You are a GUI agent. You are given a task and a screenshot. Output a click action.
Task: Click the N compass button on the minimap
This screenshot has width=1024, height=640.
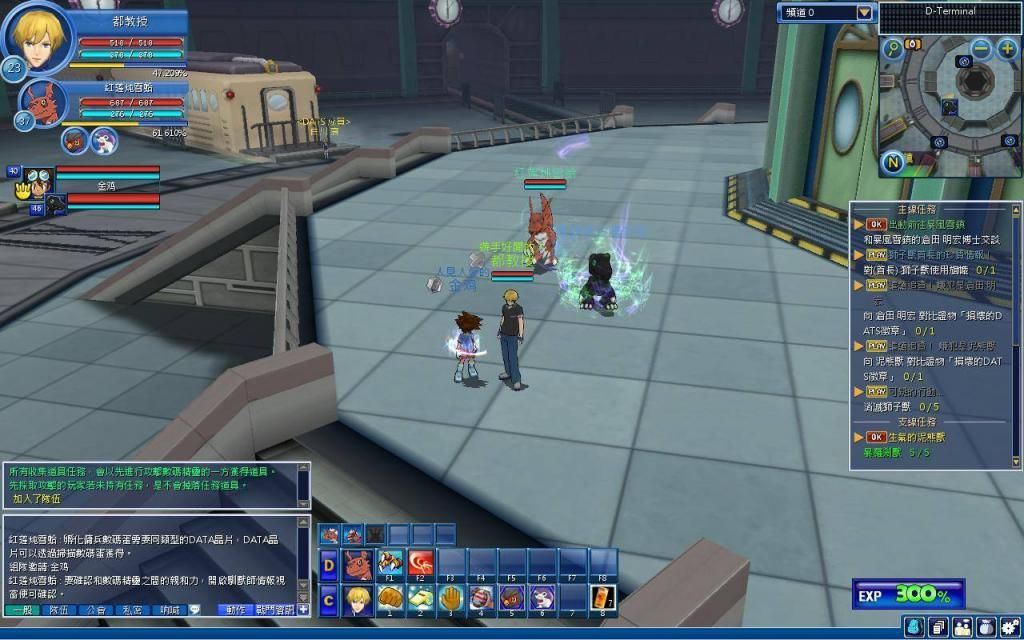[x=891, y=162]
